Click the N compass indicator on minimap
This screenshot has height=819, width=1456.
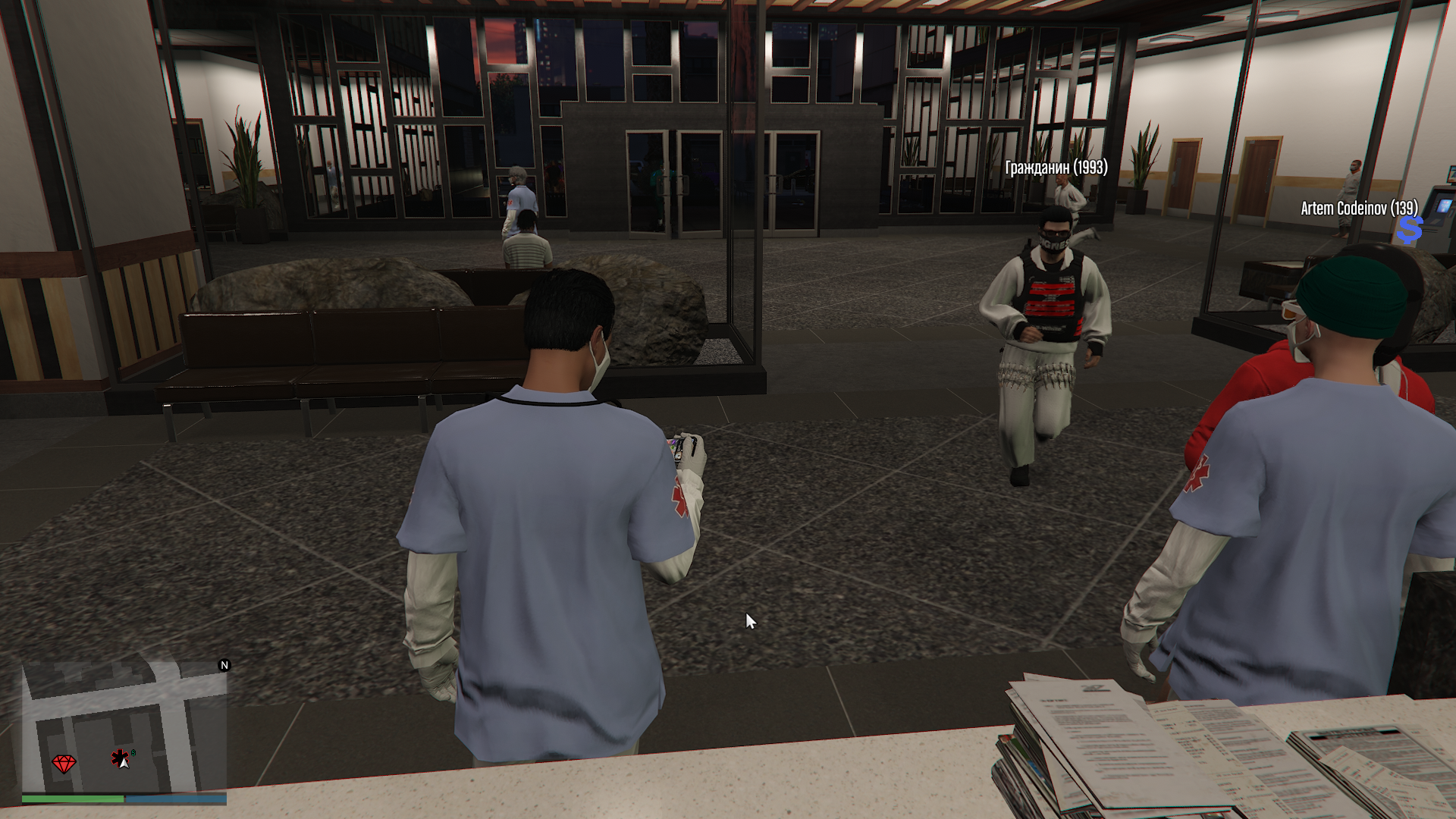(x=224, y=665)
